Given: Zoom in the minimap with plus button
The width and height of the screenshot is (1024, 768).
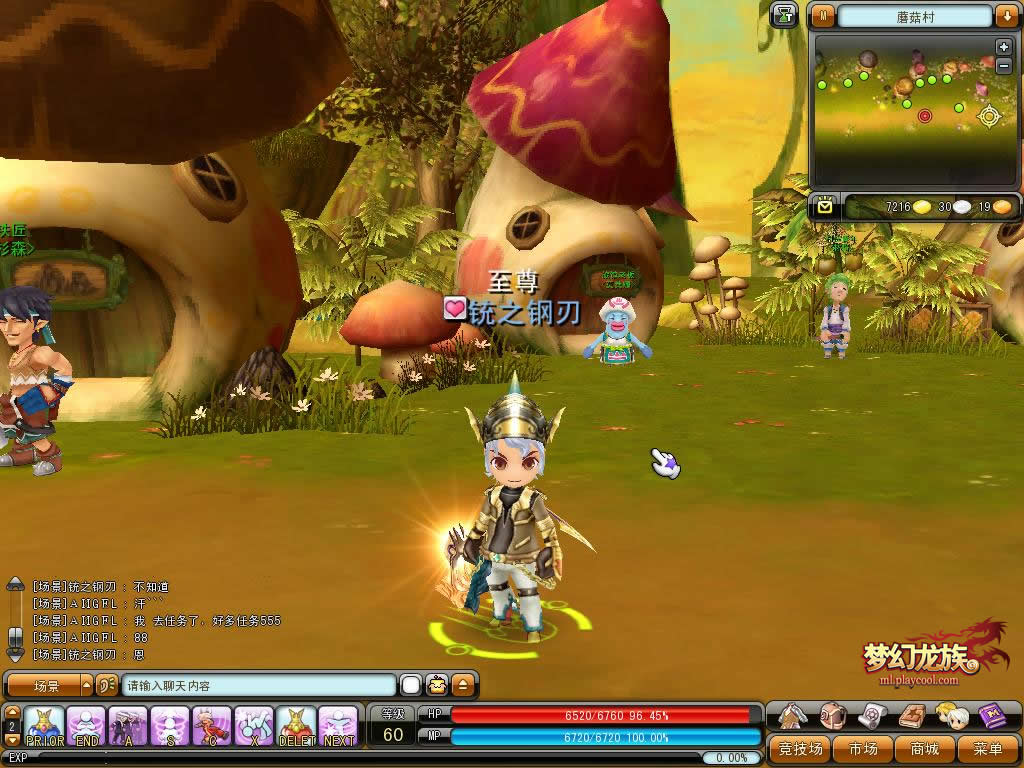Looking at the screenshot, I should coord(1004,47).
